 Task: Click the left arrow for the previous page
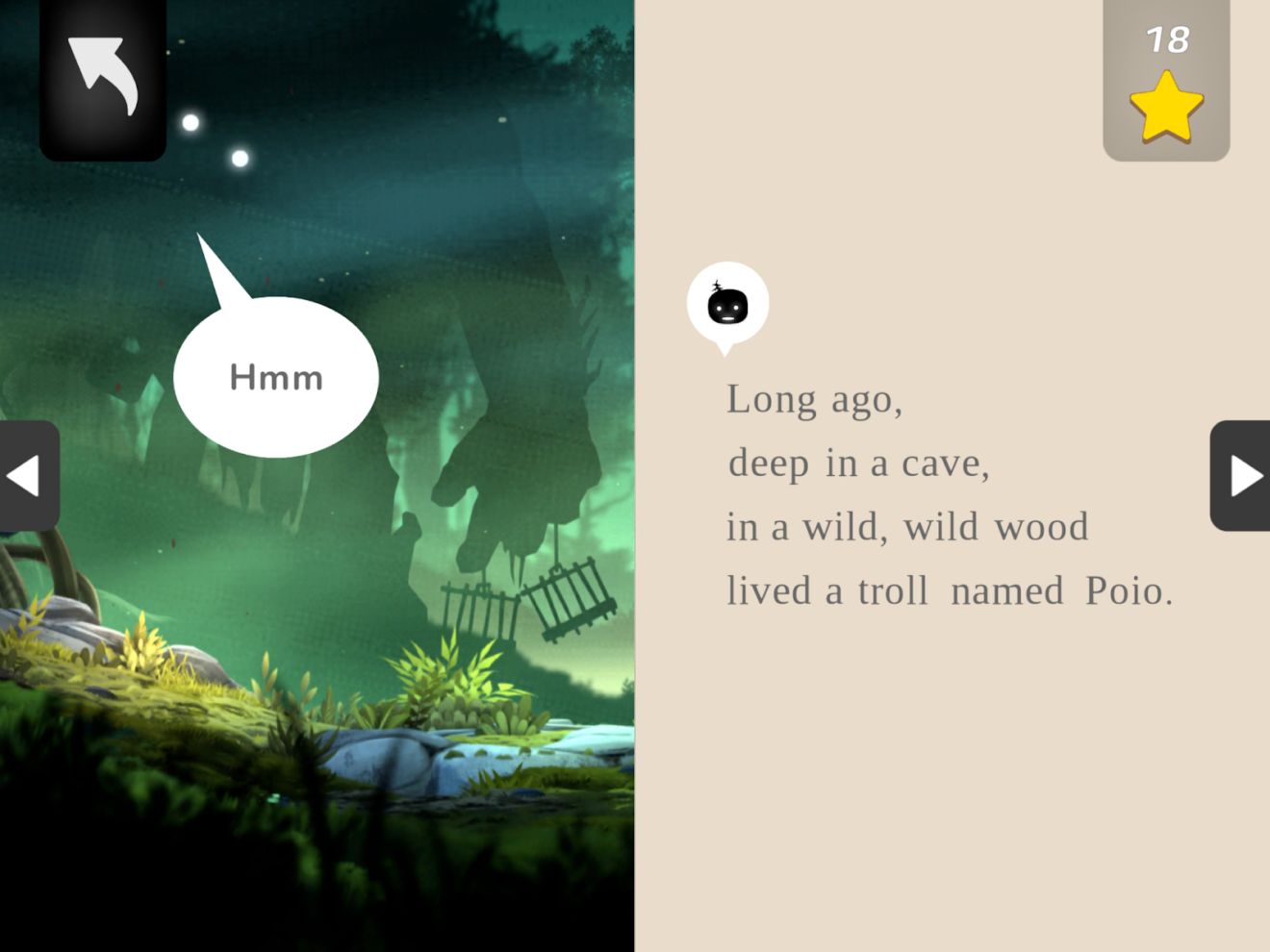[23, 475]
